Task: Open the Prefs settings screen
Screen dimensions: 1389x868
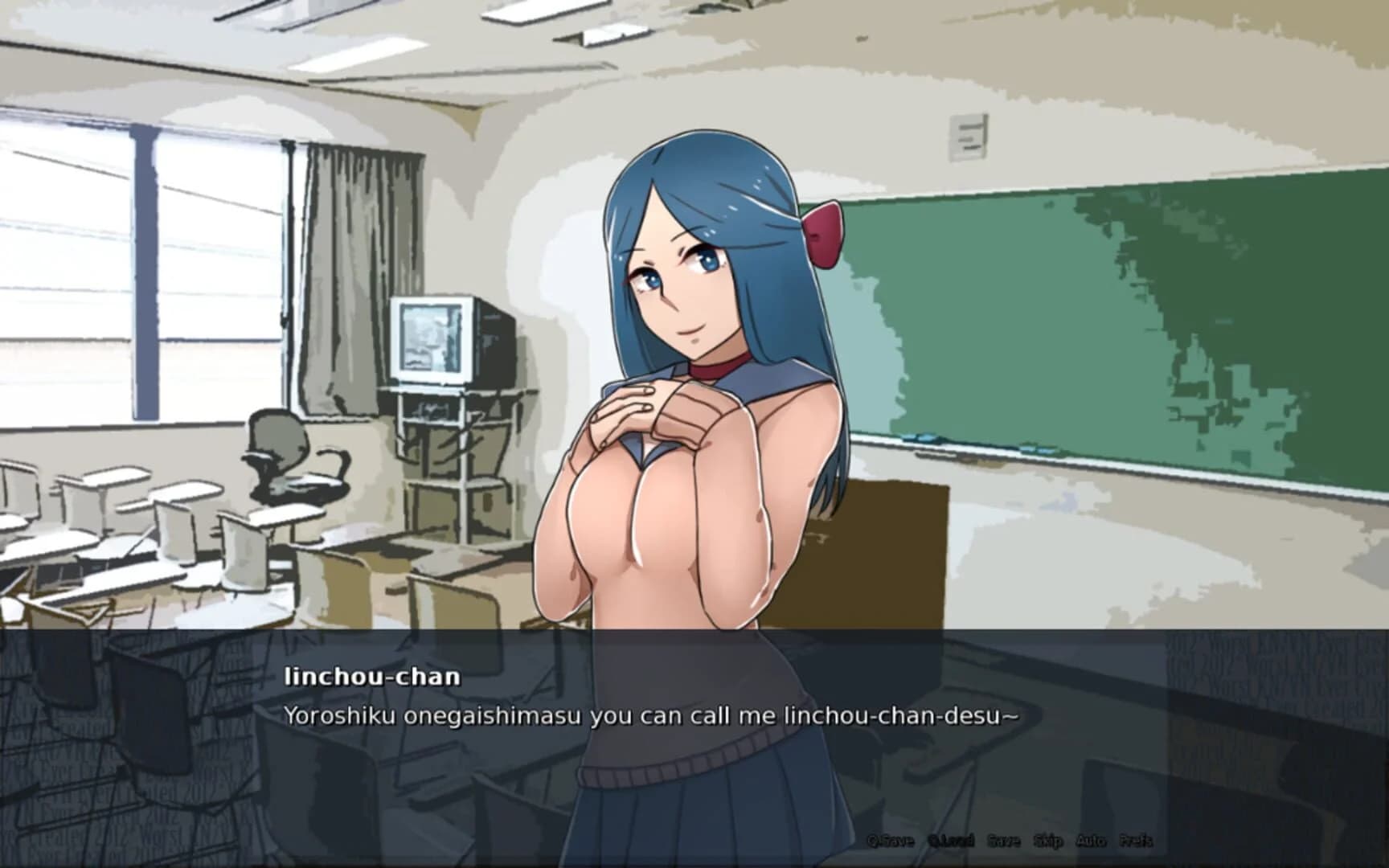Action: click(x=1137, y=841)
